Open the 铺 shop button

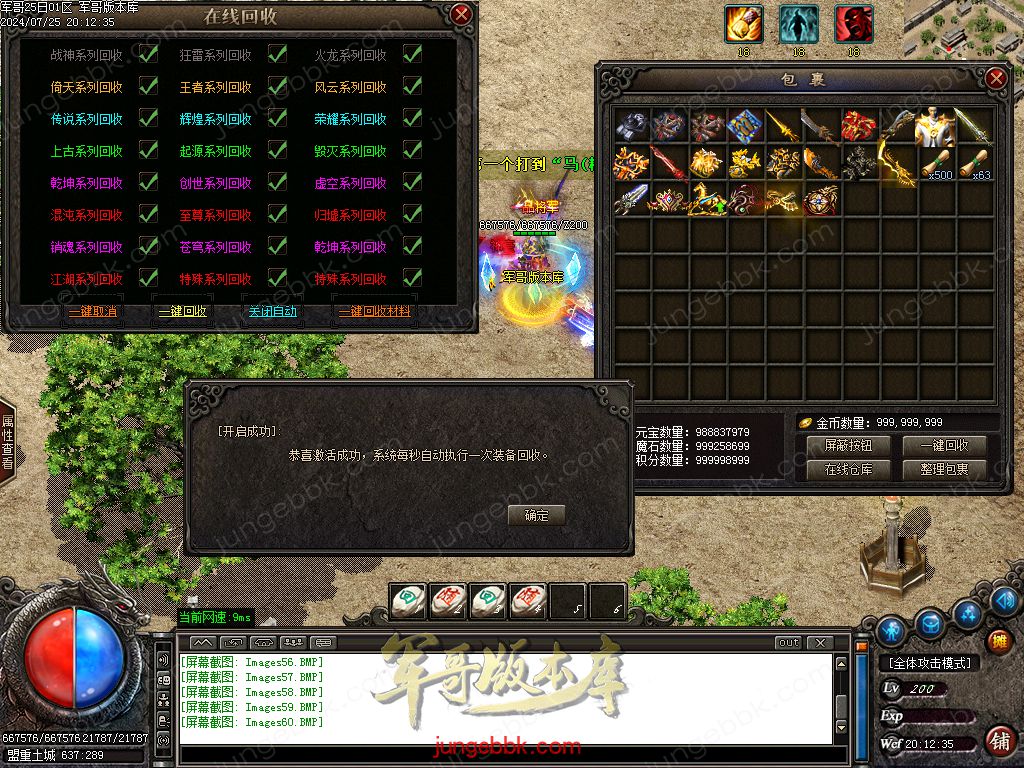click(998, 641)
